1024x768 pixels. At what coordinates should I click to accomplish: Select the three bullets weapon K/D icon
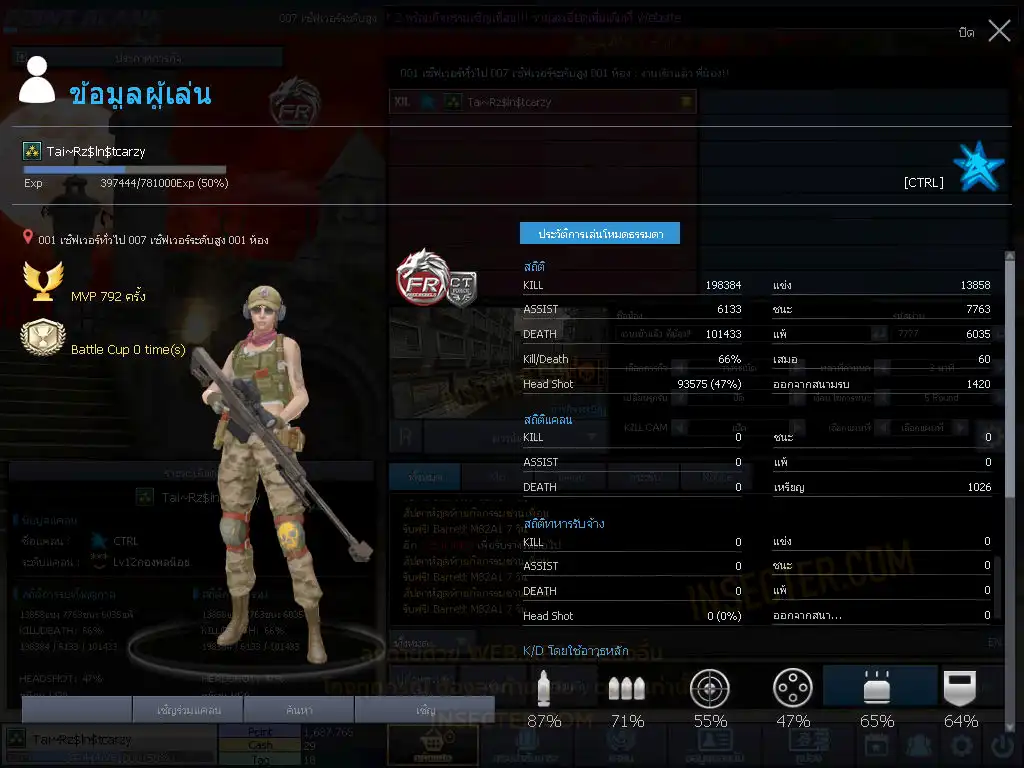(626, 689)
